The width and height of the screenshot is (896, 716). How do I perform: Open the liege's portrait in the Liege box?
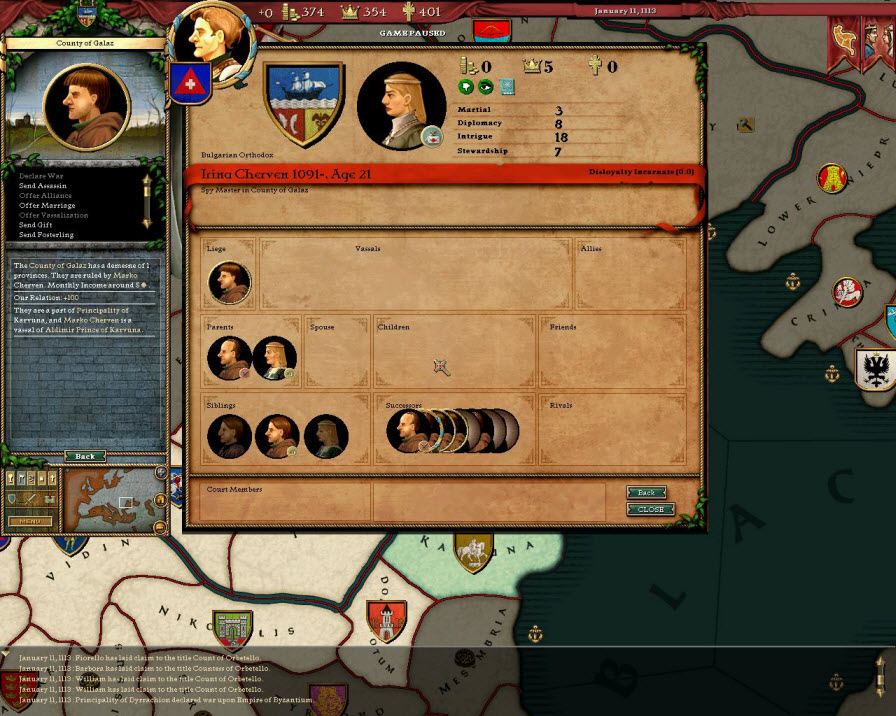click(229, 283)
